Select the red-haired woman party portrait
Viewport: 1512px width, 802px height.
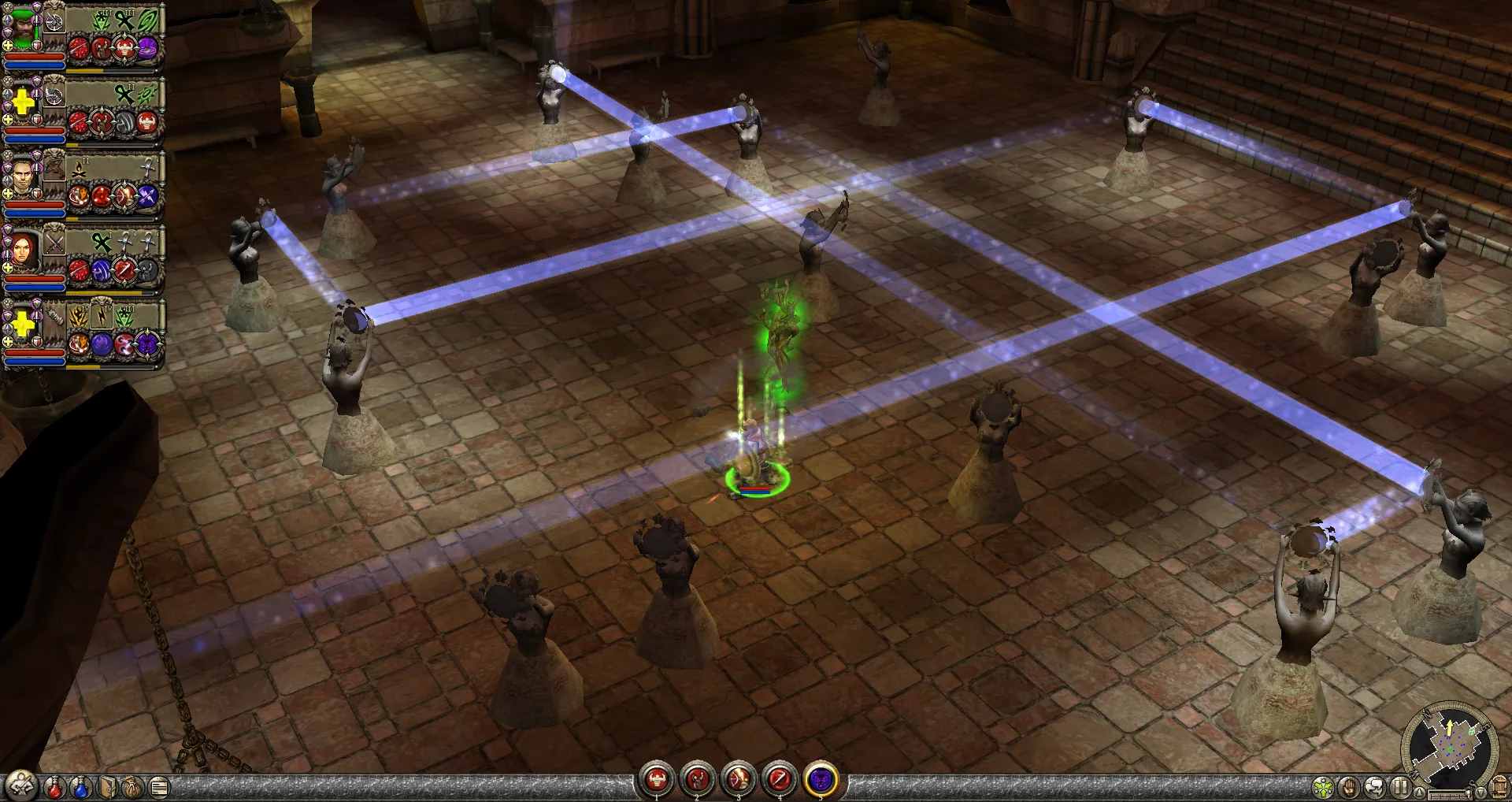pos(24,251)
